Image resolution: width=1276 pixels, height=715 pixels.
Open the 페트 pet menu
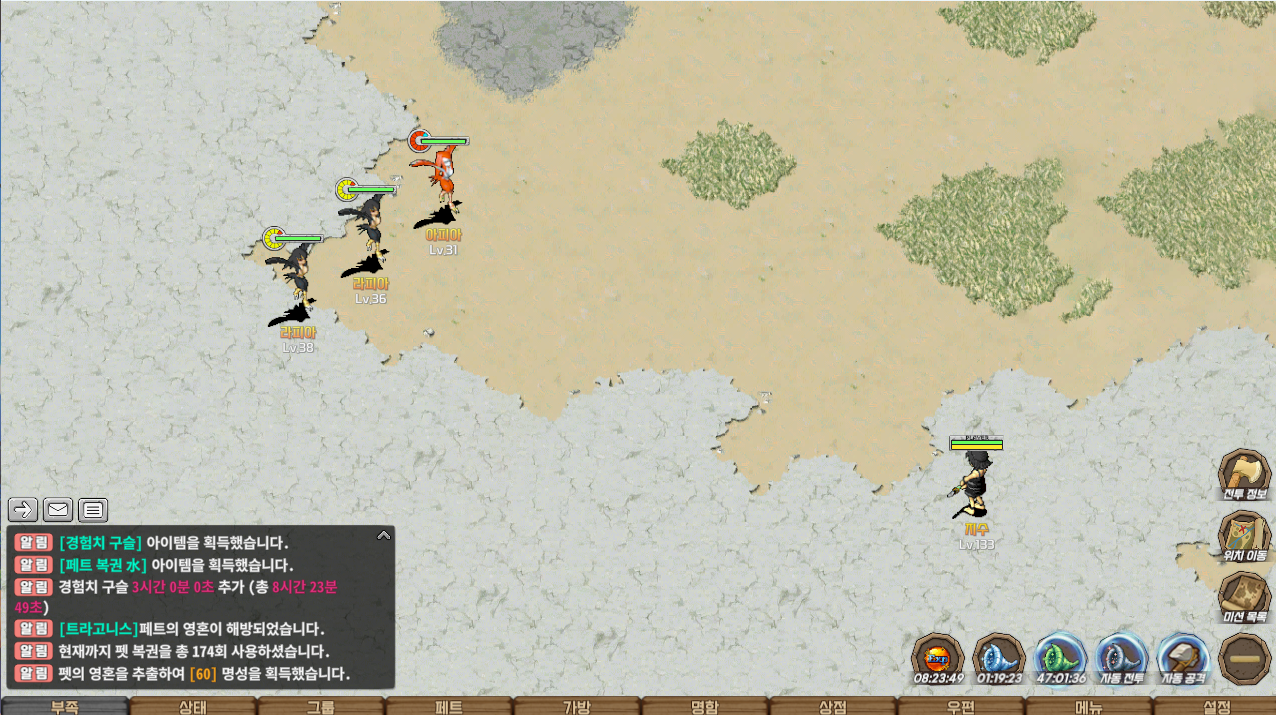[448, 707]
